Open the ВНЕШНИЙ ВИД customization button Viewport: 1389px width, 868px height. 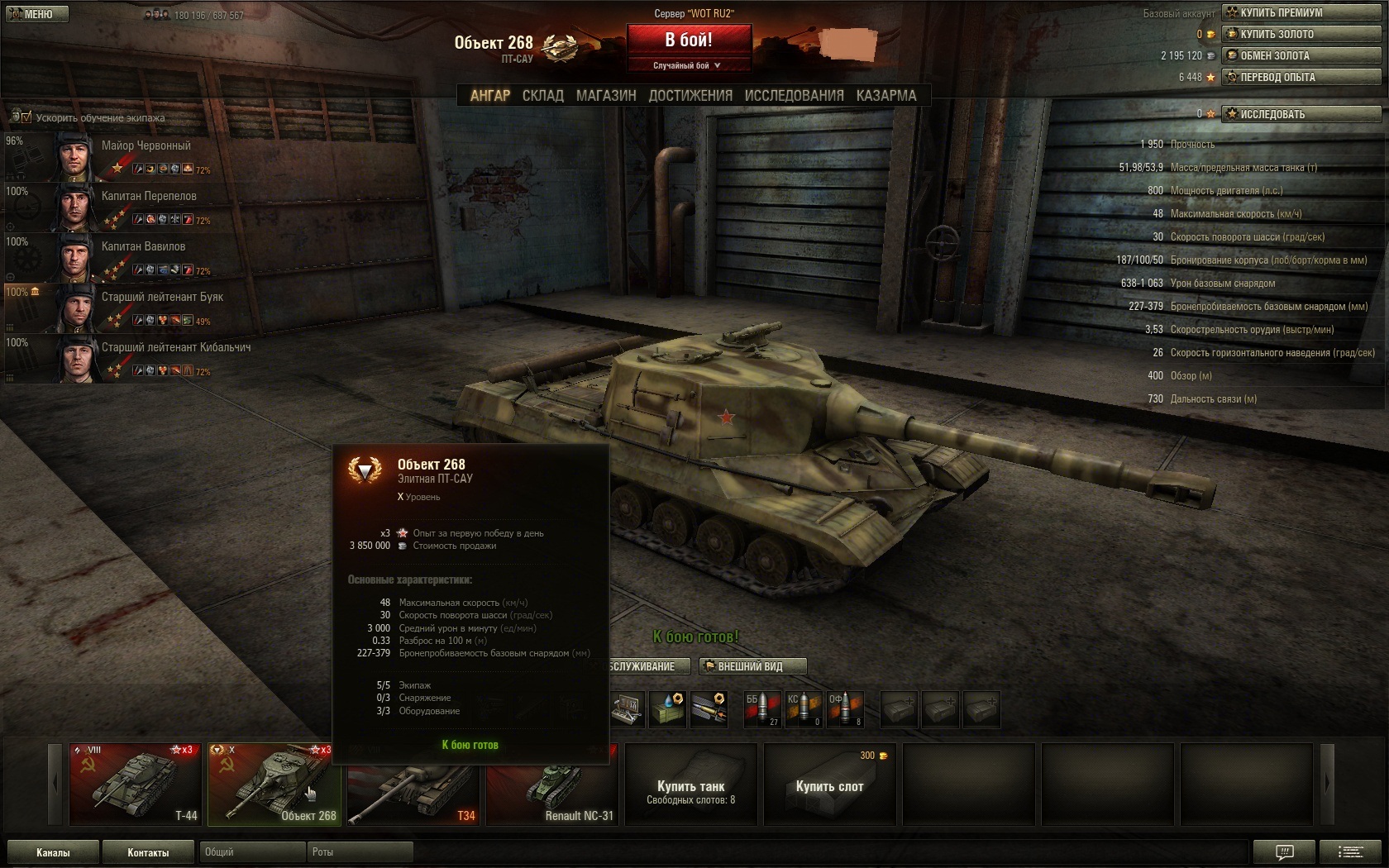pos(752,666)
